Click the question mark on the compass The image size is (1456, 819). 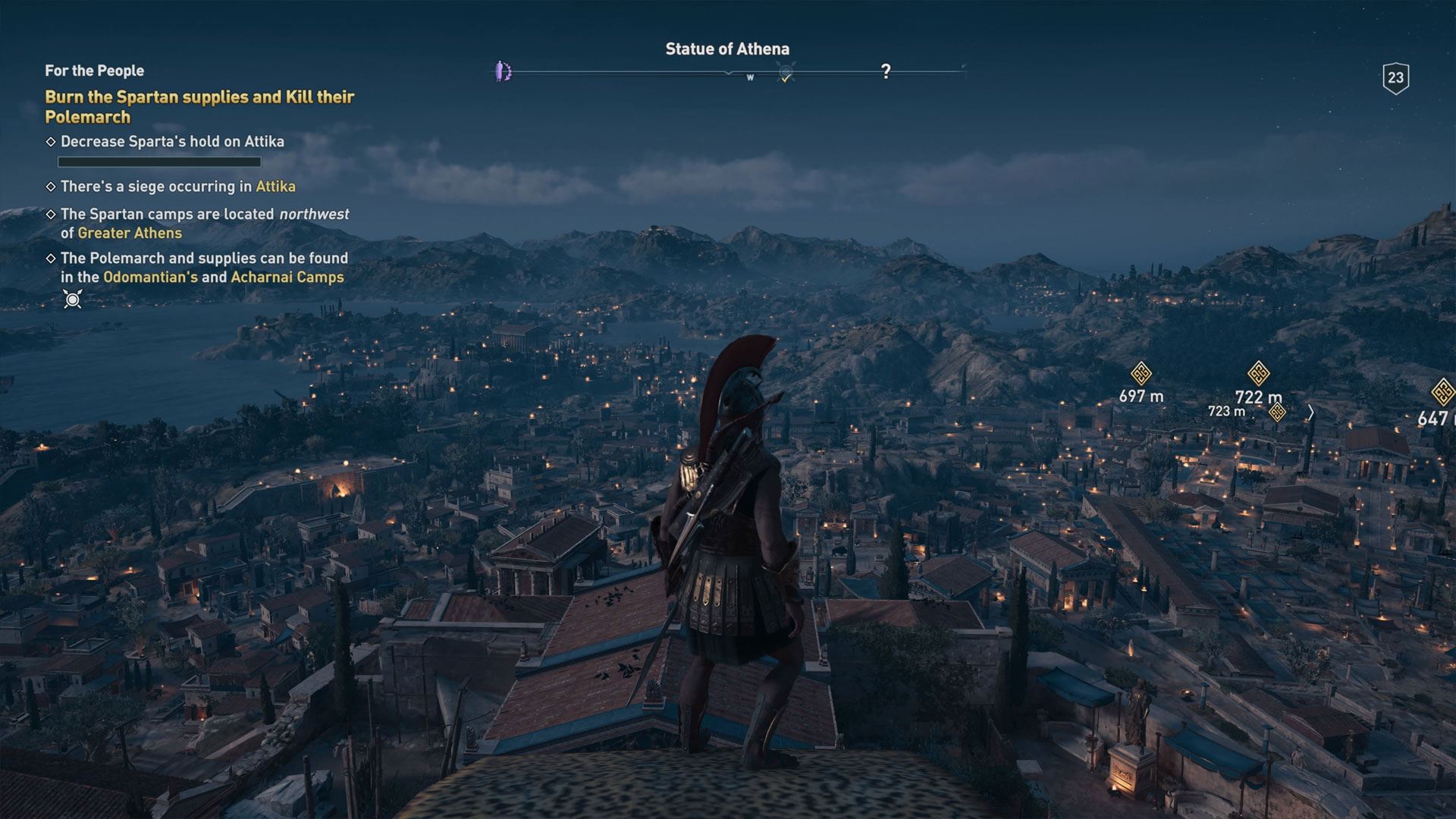[x=885, y=71]
